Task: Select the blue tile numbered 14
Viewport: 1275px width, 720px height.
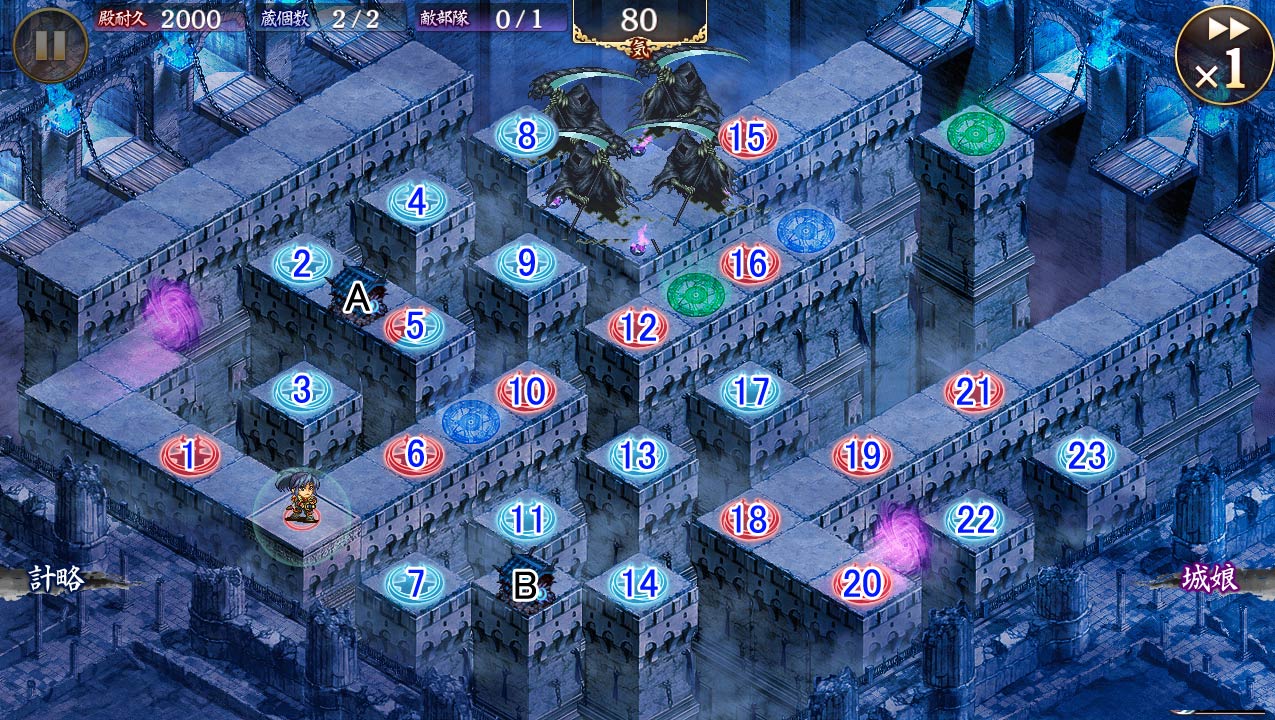Action: point(638,583)
